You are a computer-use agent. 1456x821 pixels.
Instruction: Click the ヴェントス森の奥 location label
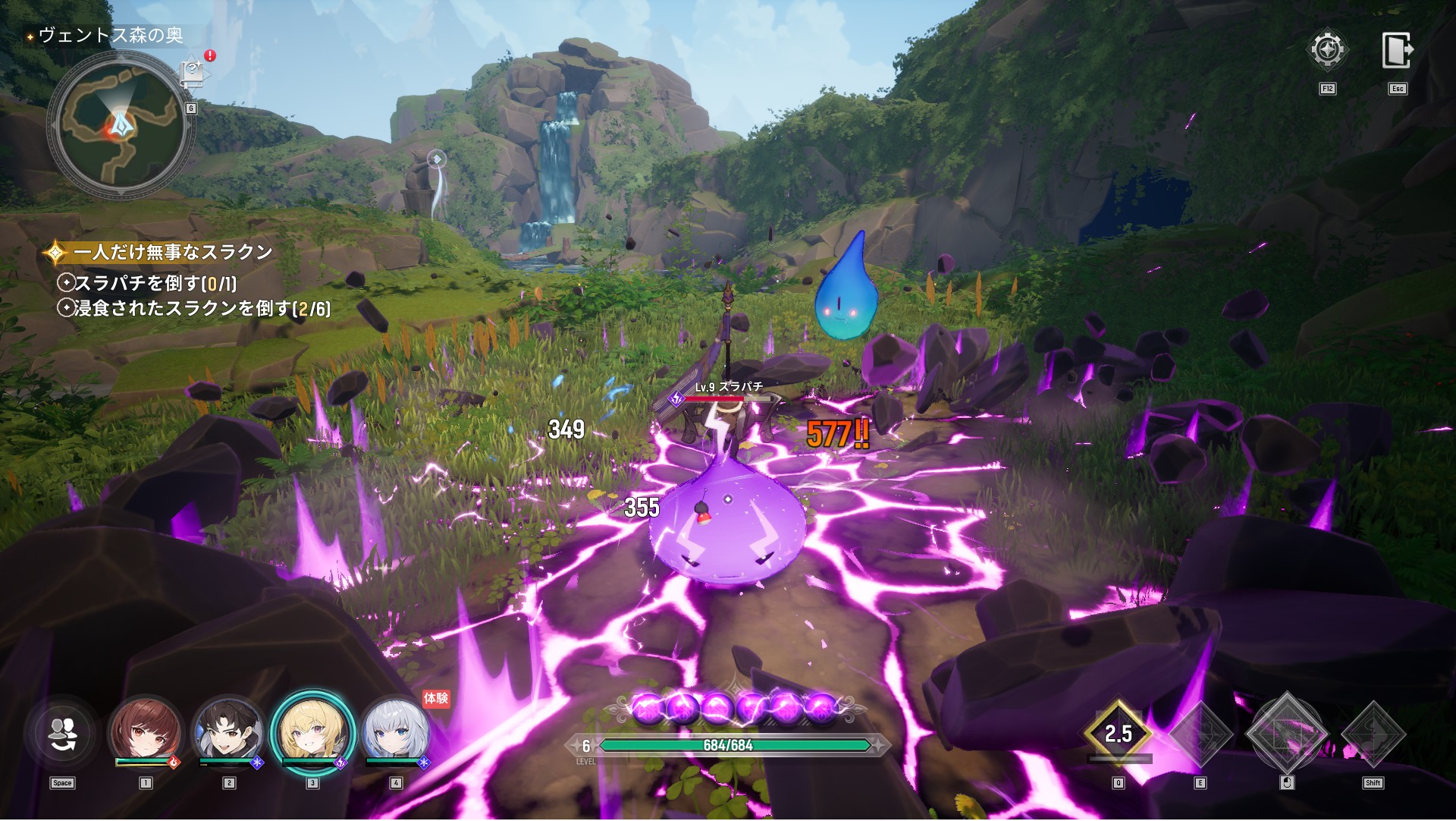[110, 36]
